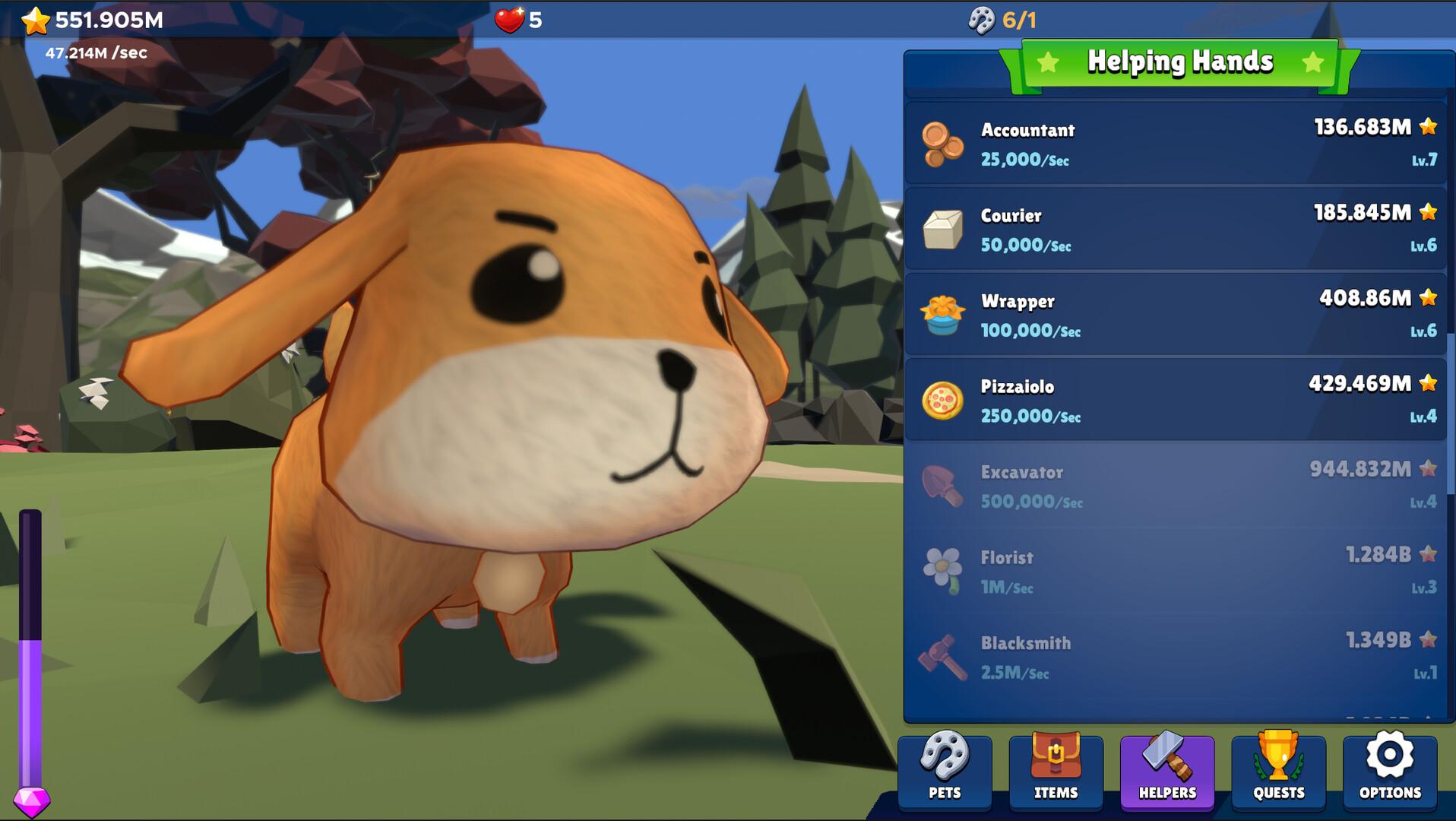Switch to the Pets tab
Viewport: 1456px width, 821px height.
point(945,772)
